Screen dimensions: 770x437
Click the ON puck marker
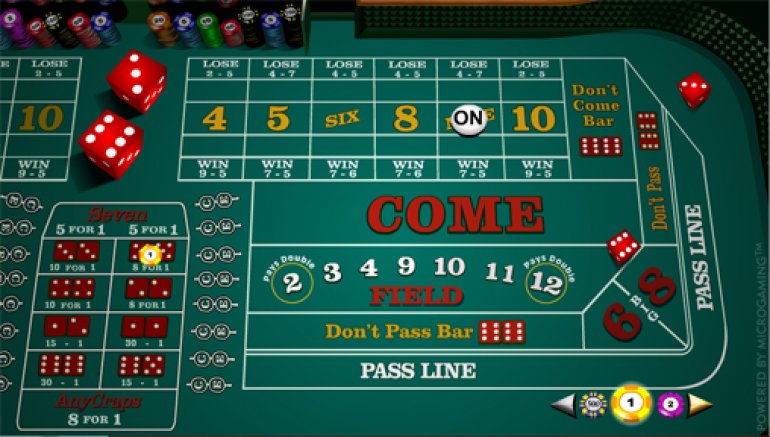pos(468,119)
